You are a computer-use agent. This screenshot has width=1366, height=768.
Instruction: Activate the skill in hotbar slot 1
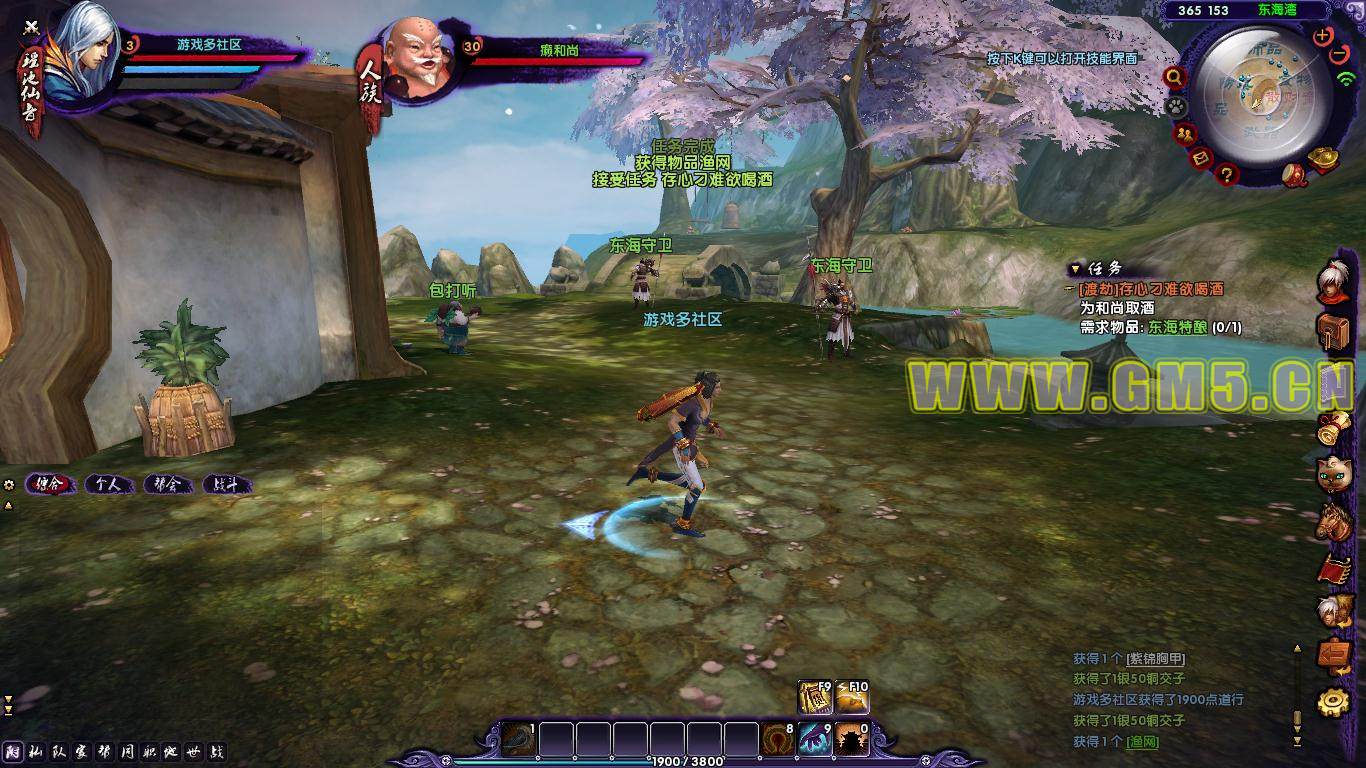tap(518, 739)
